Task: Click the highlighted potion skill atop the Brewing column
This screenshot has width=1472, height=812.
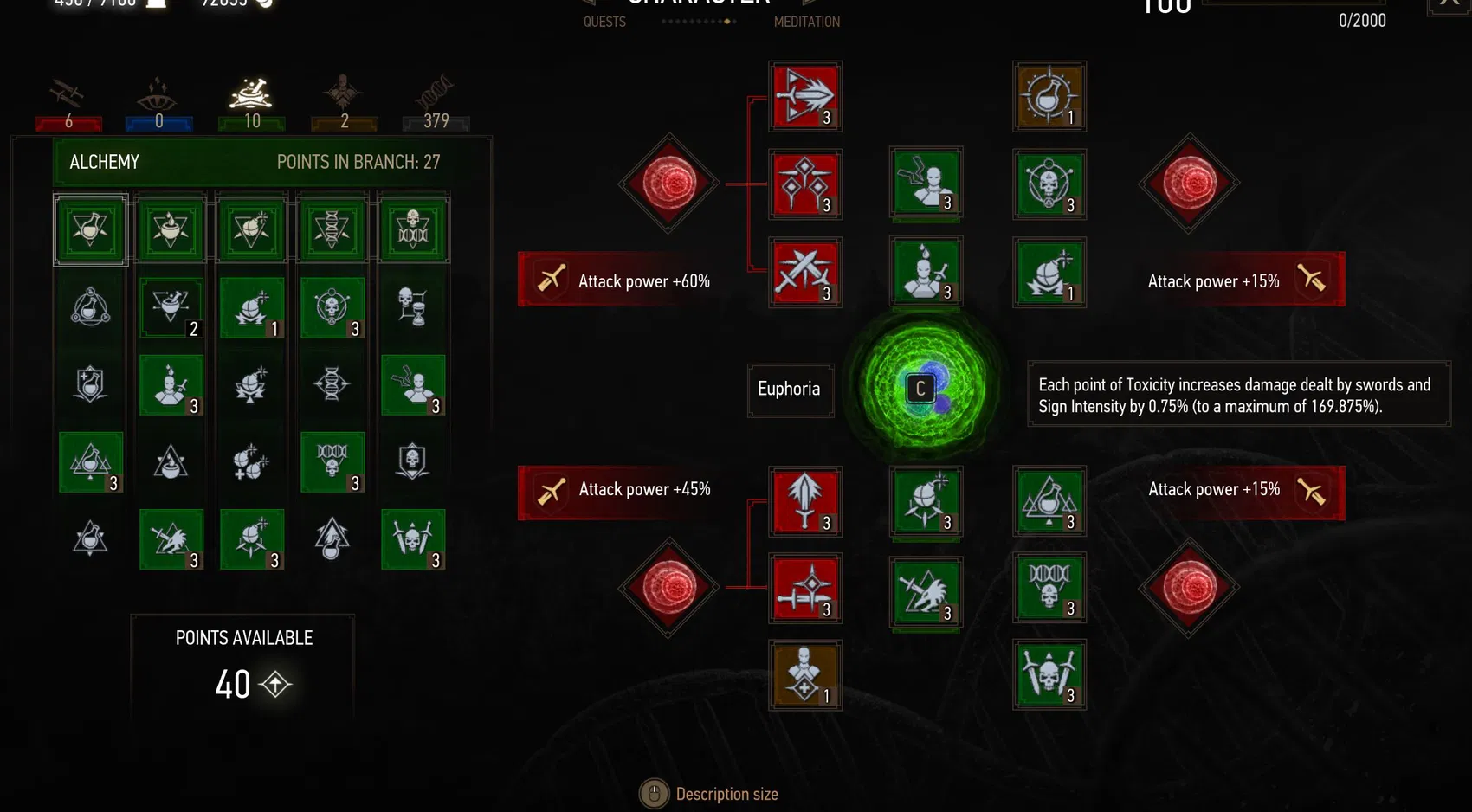Action: [90, 229]
